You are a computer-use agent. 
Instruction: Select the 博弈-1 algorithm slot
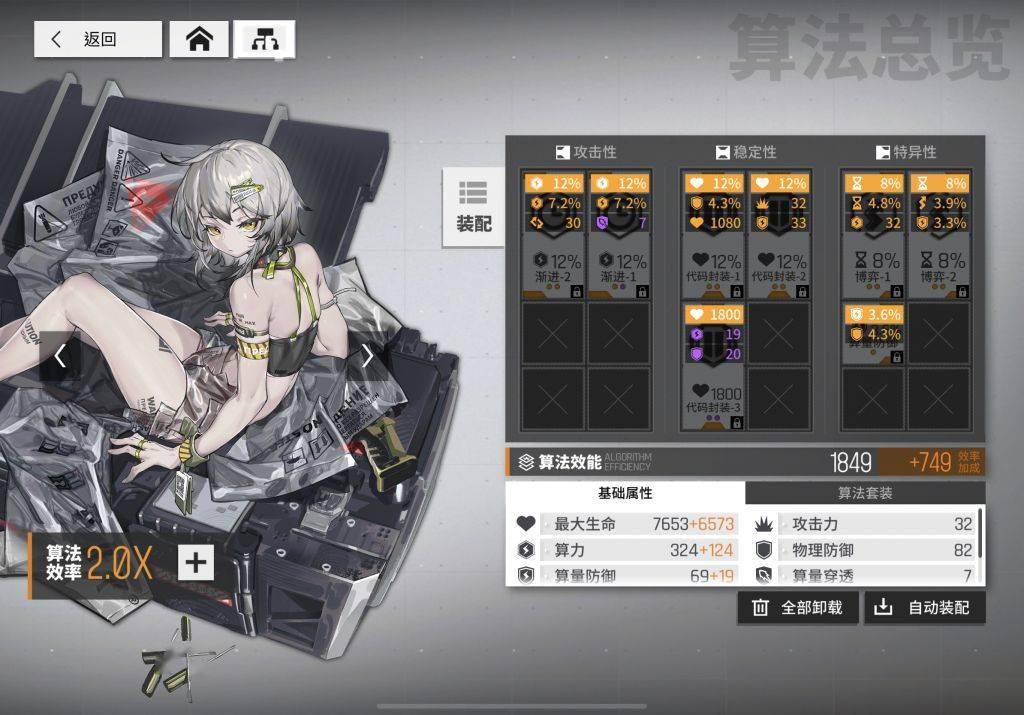pyautogui.click(x=873, y=236)
